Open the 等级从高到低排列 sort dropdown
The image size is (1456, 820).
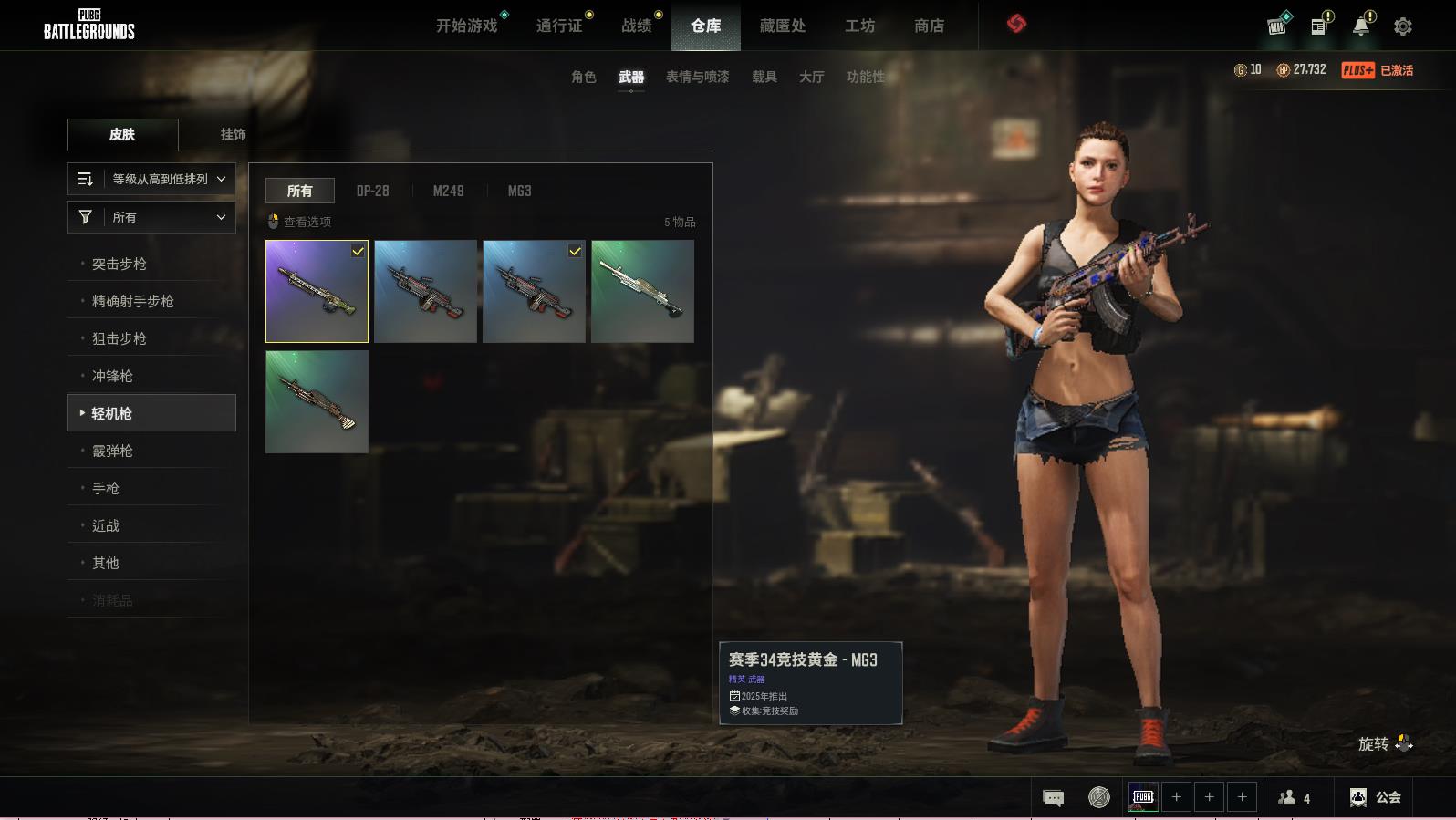tap(151, 179)
